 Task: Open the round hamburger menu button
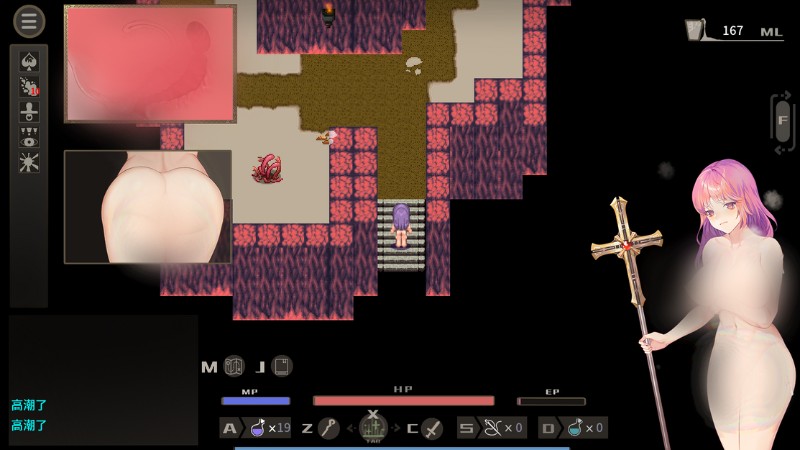coord(28,21)
